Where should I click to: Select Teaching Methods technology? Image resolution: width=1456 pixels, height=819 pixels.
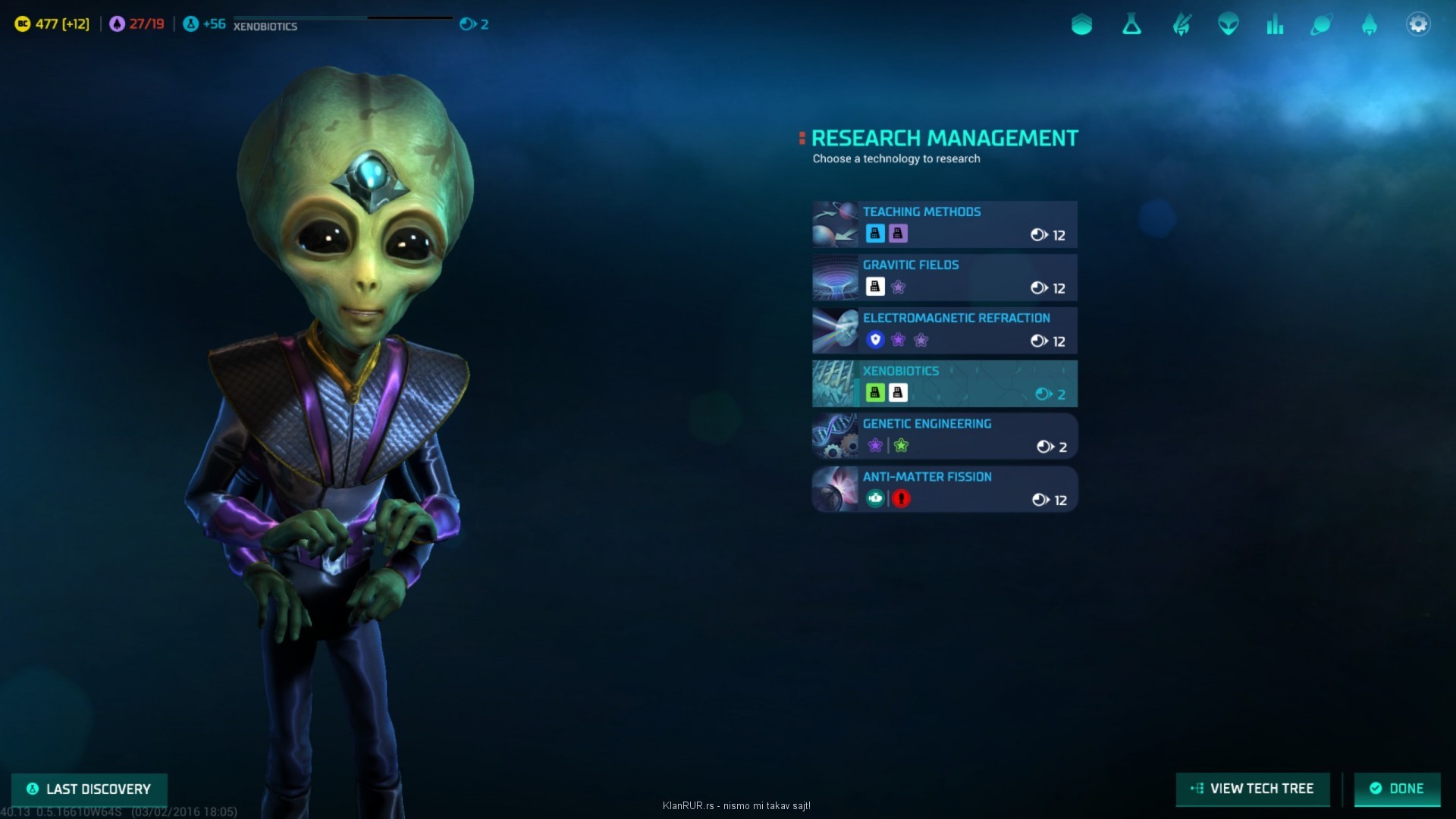[944, 224]
